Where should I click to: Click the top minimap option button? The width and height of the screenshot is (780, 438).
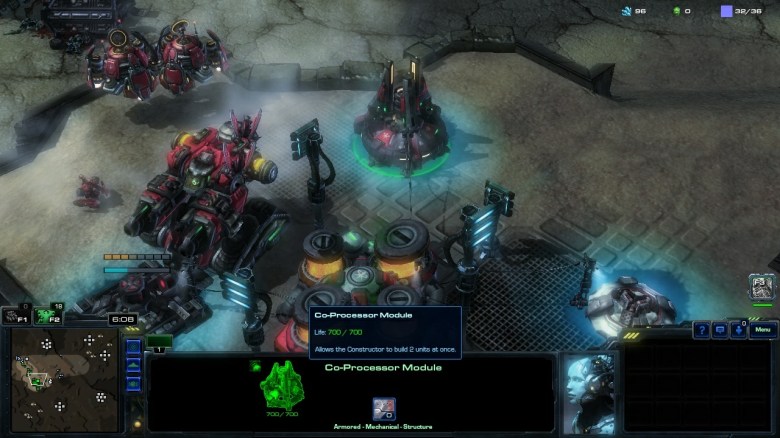(133, 348)
